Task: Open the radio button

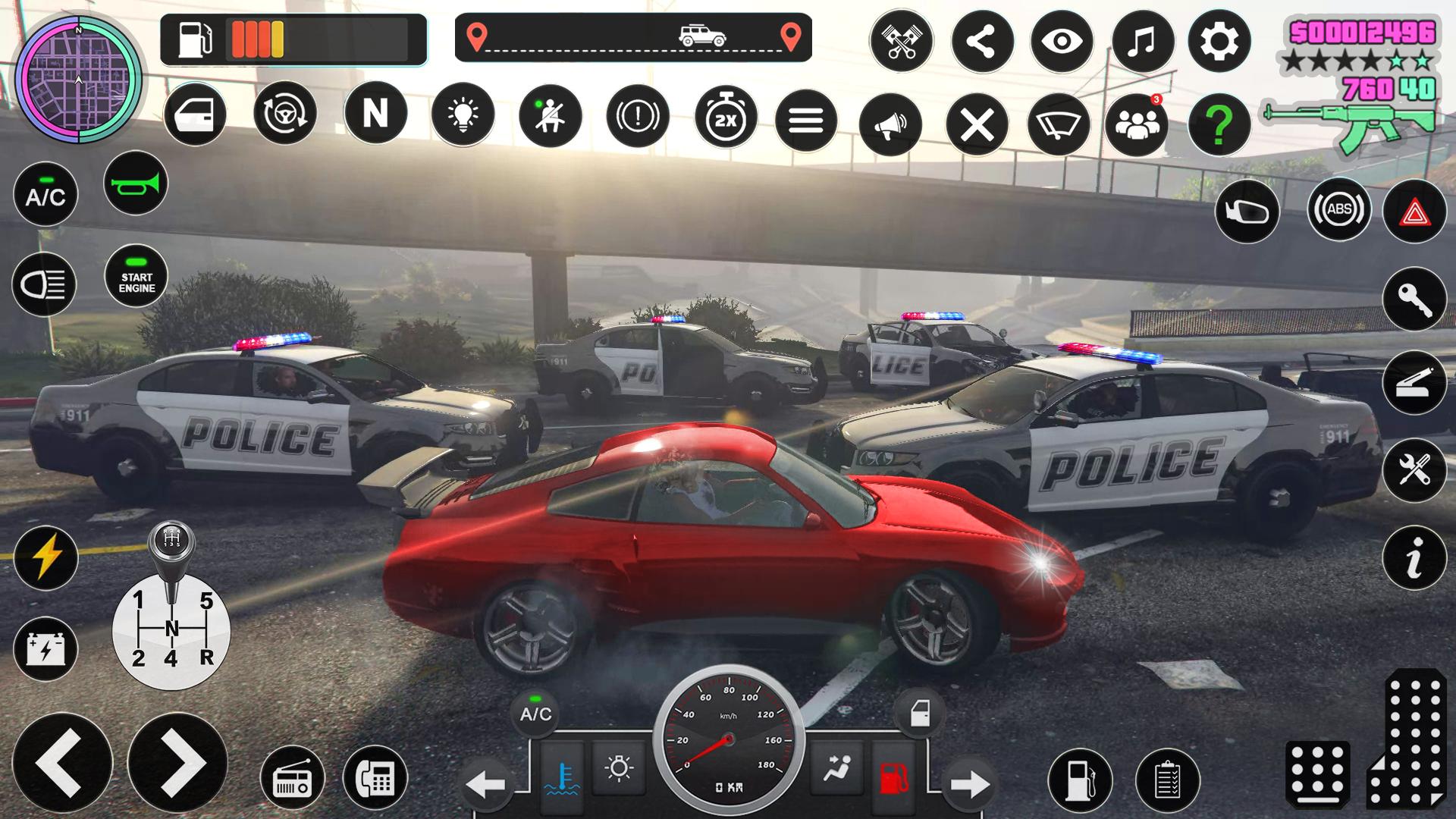Action: tap(292, 778)
